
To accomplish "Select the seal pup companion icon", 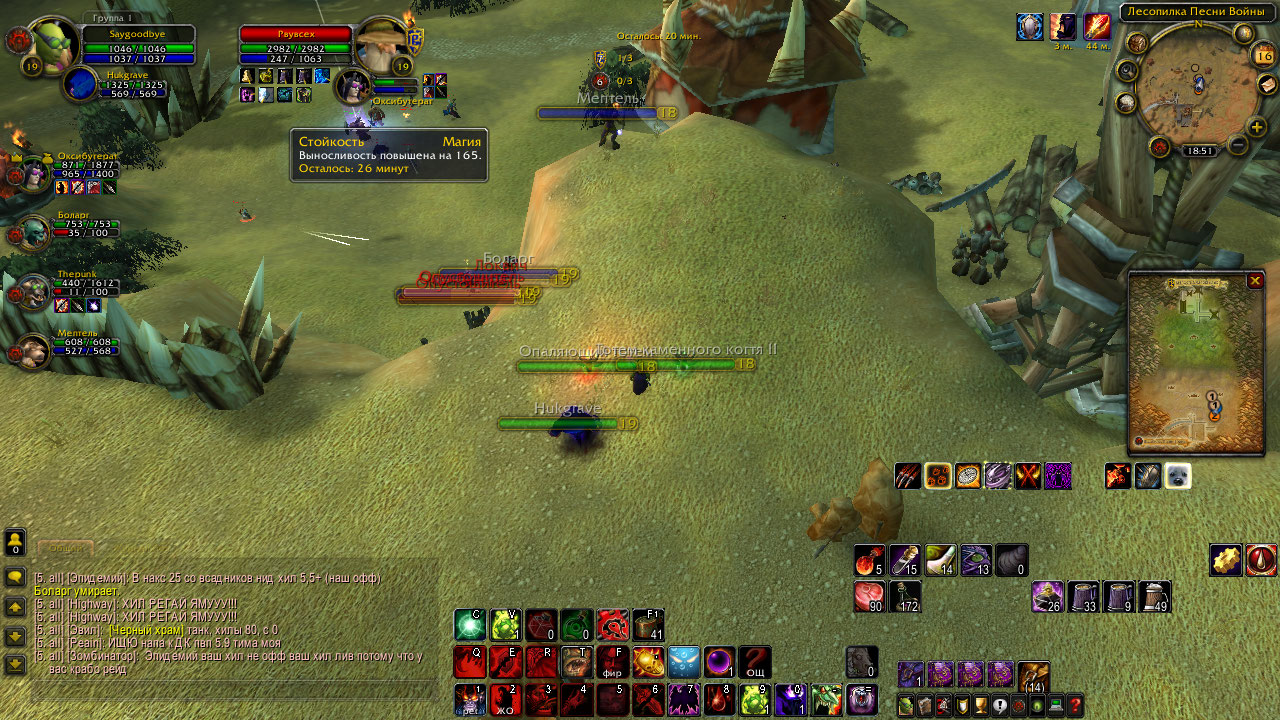I will (1177, 476).
